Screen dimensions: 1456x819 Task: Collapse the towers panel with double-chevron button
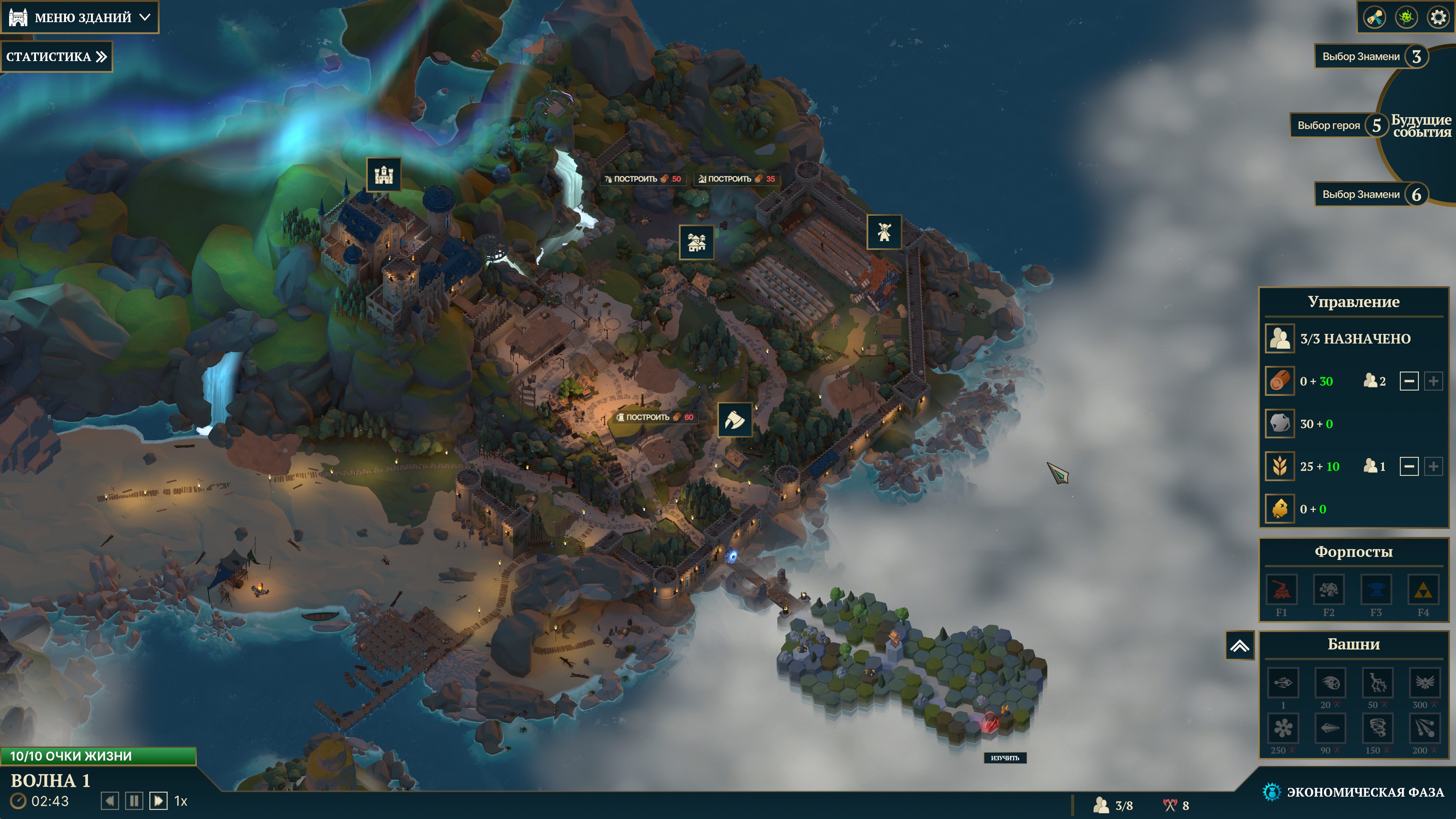click(x=1239, y=645)
